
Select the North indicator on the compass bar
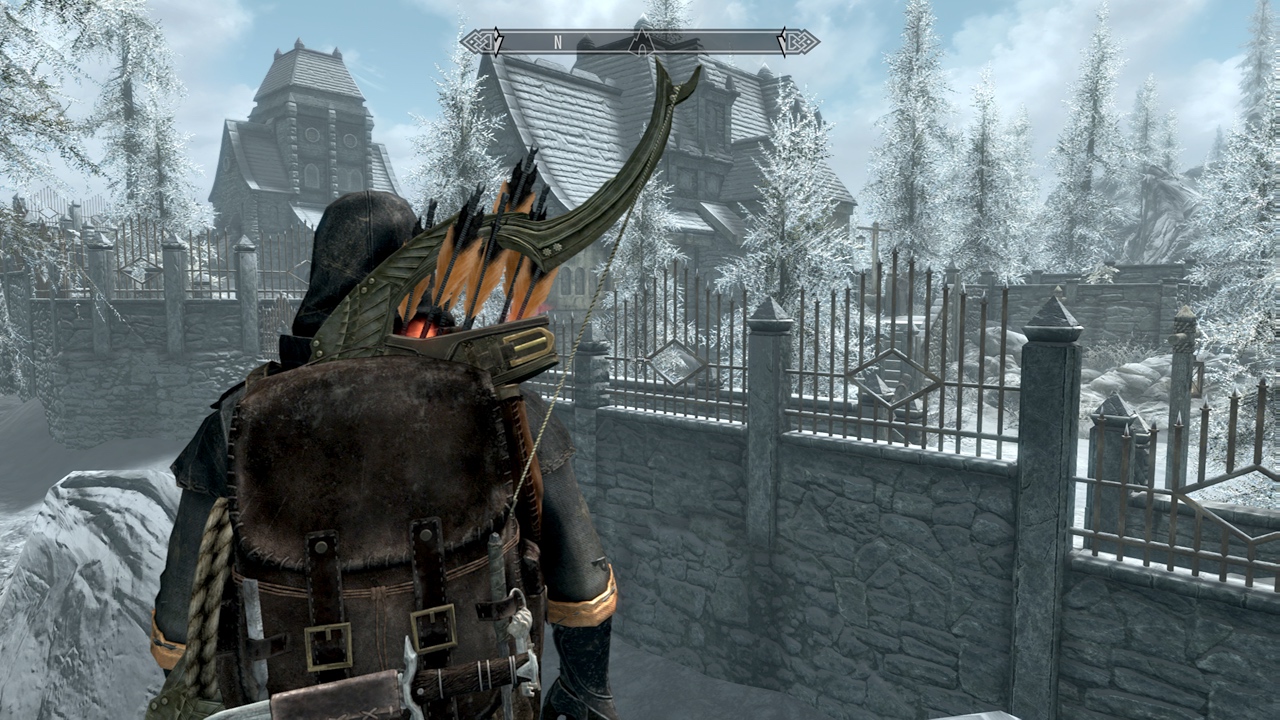point(558,42)
